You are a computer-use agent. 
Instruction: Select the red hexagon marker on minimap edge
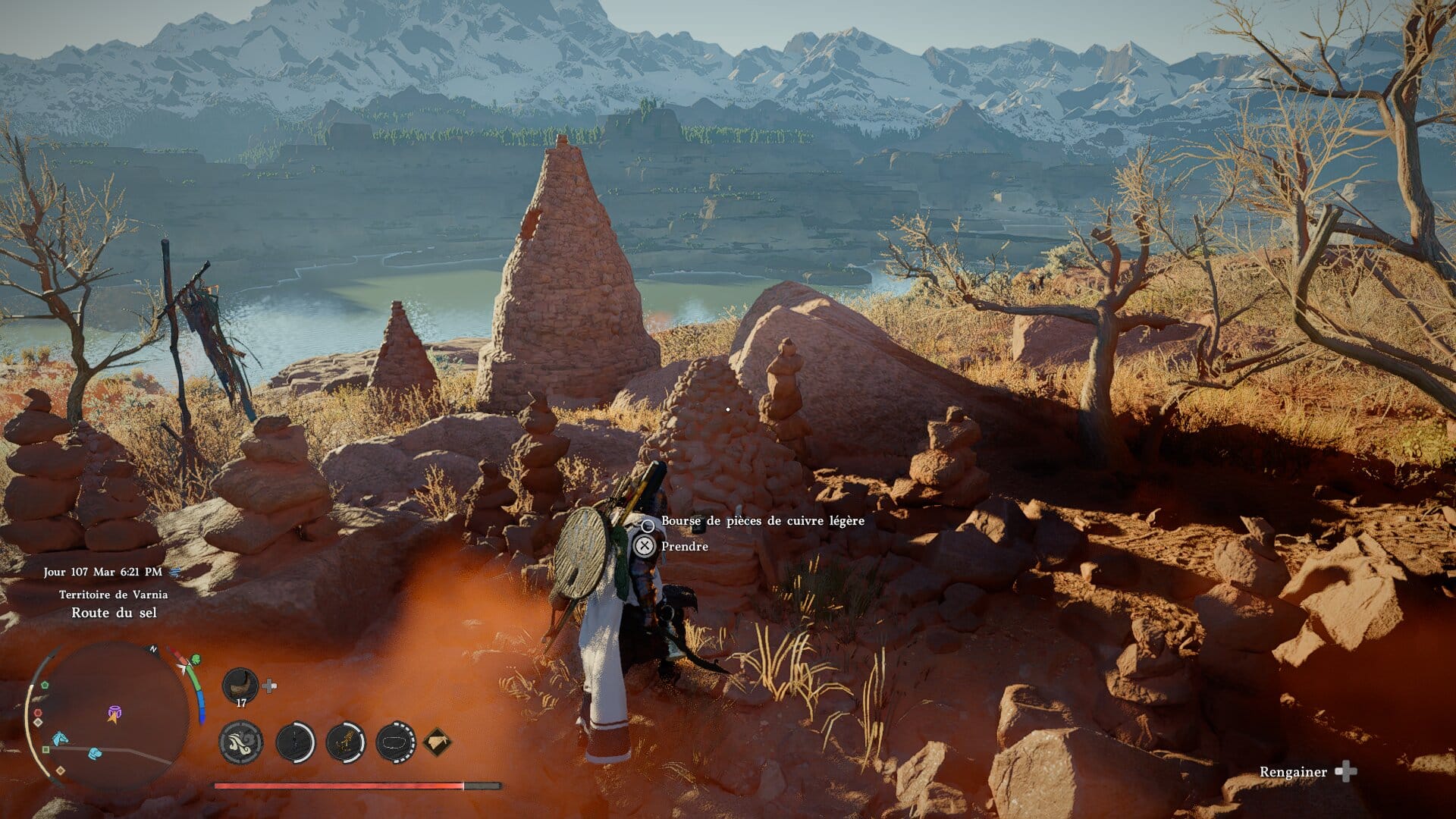coord(37,714)
